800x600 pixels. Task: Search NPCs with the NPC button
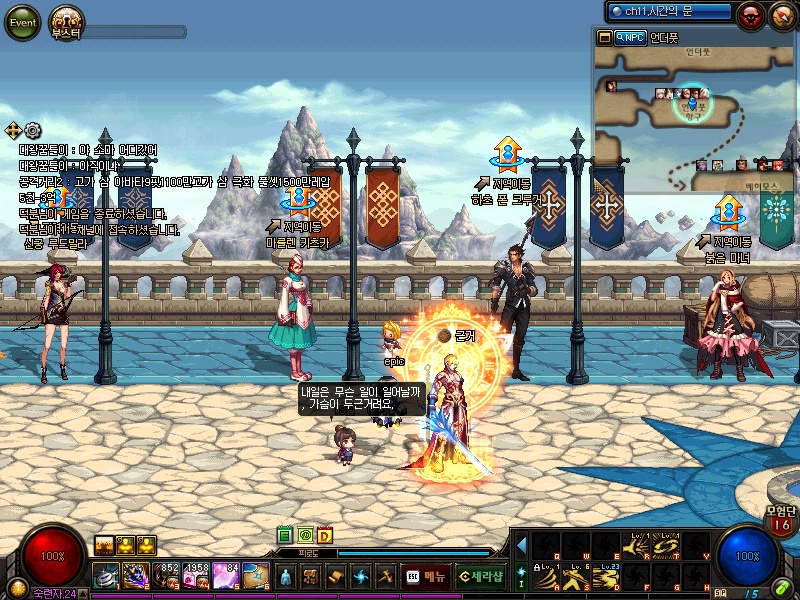pos(631,38)
